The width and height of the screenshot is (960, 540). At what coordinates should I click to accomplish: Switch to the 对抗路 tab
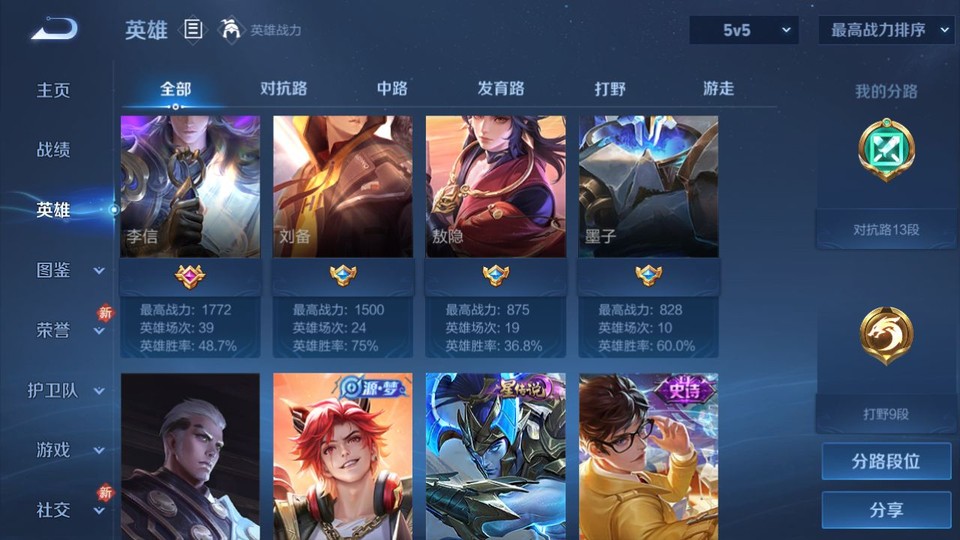coord(283,88)
